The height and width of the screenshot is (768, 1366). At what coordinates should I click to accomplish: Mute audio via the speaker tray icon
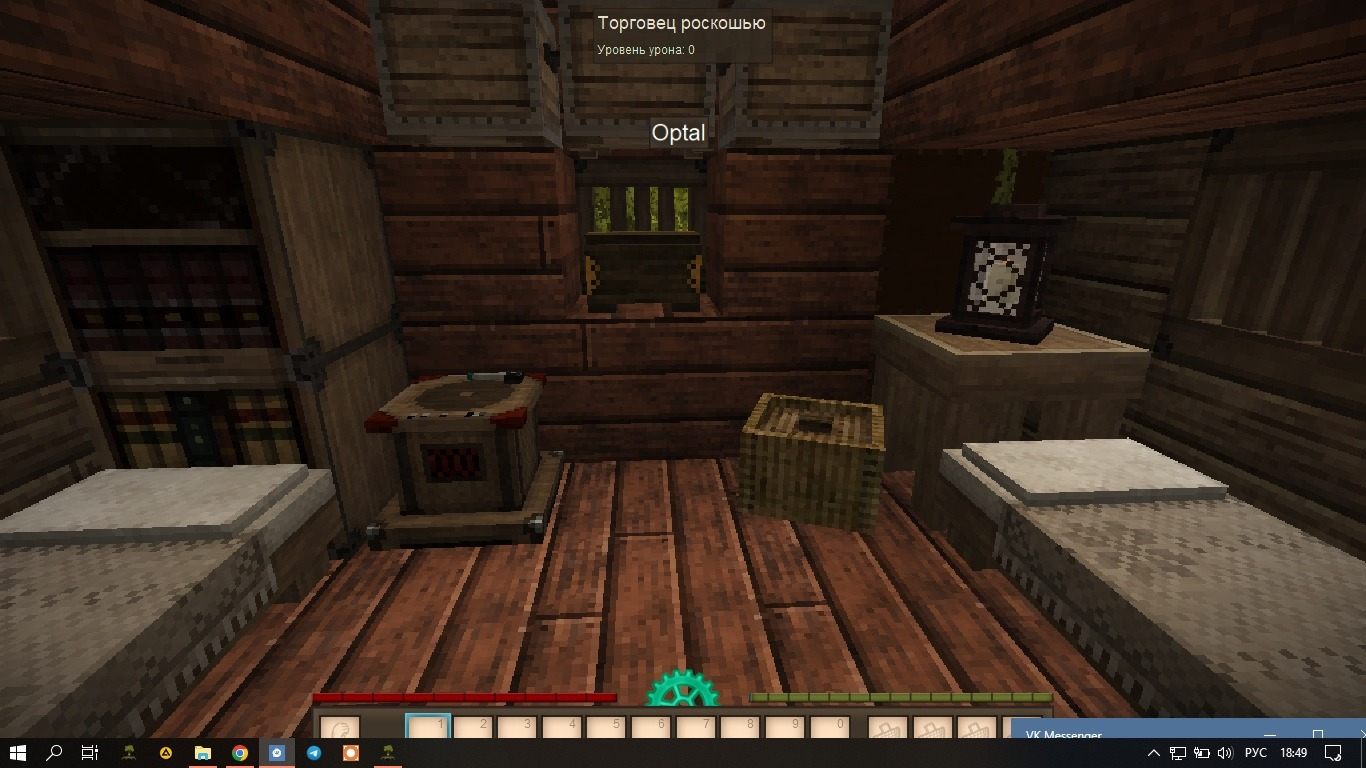pos(1226,753)
